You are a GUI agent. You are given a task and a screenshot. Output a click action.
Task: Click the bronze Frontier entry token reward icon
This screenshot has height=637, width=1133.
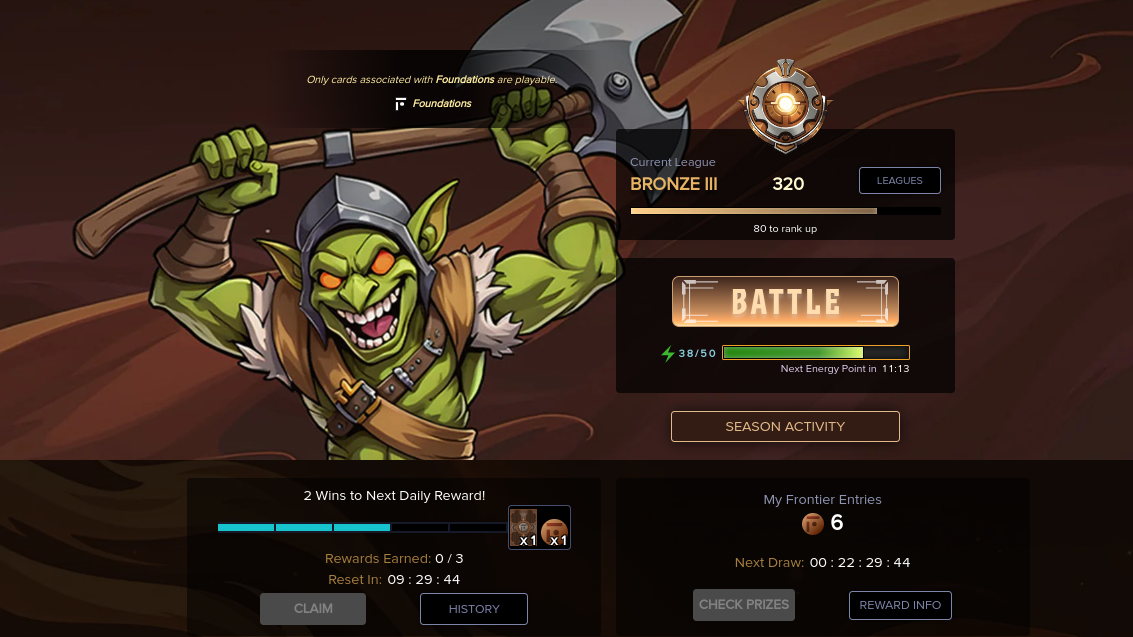pyautogui.click(x=555, y=531)
